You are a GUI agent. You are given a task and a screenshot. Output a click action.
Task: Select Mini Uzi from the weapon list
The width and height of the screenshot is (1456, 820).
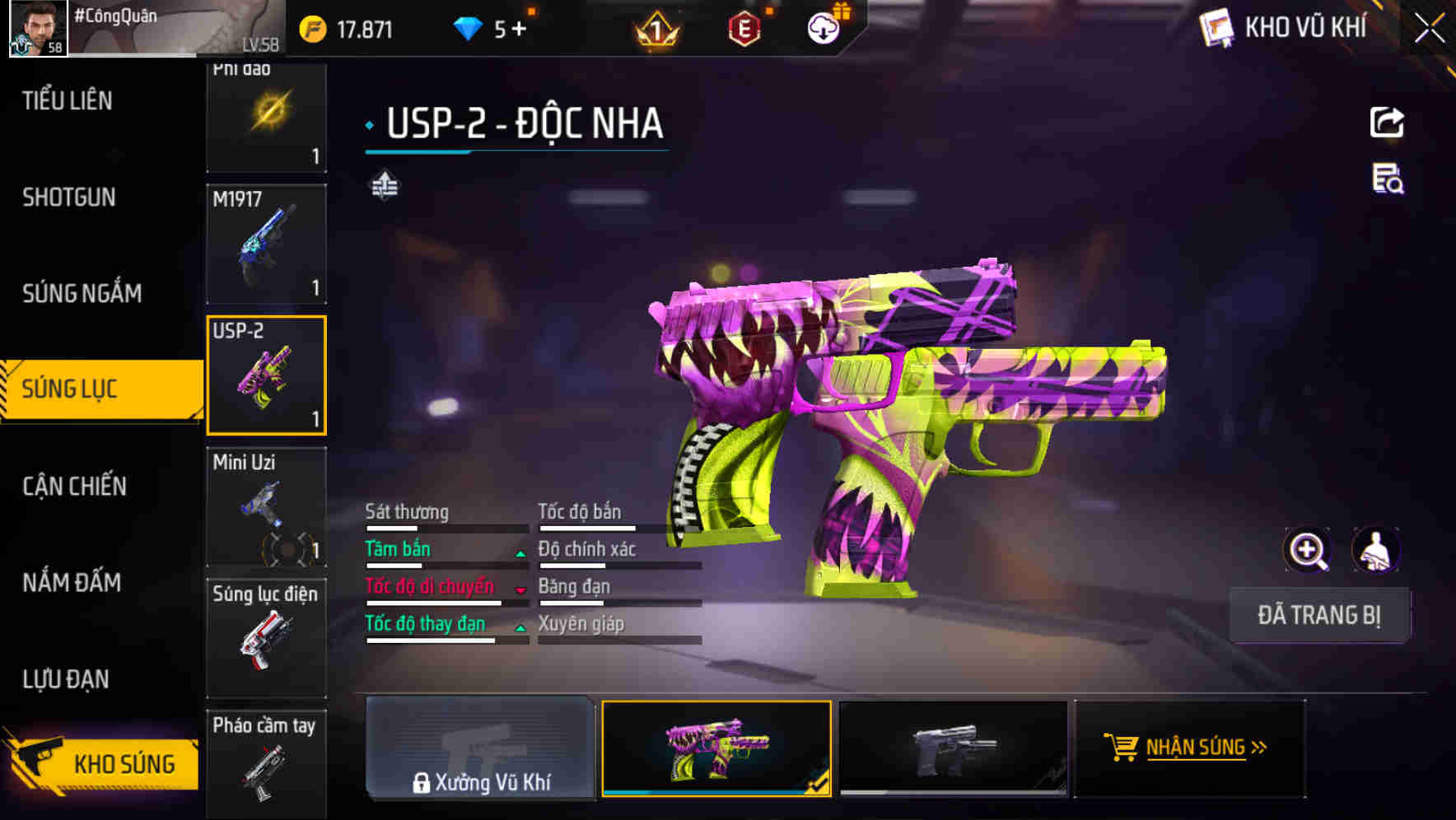click(266, 506)
